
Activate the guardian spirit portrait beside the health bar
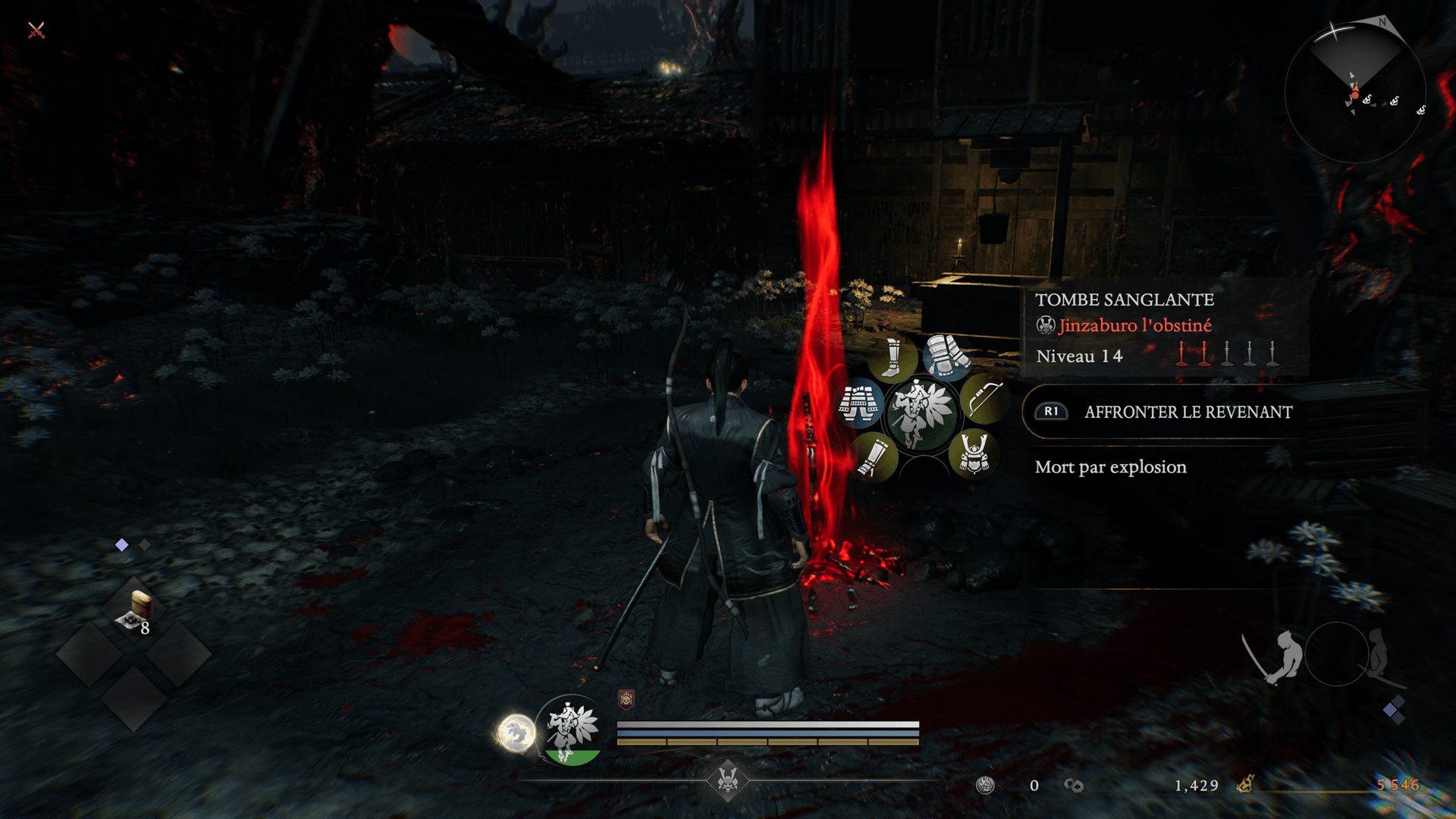(x=573, y=729)
